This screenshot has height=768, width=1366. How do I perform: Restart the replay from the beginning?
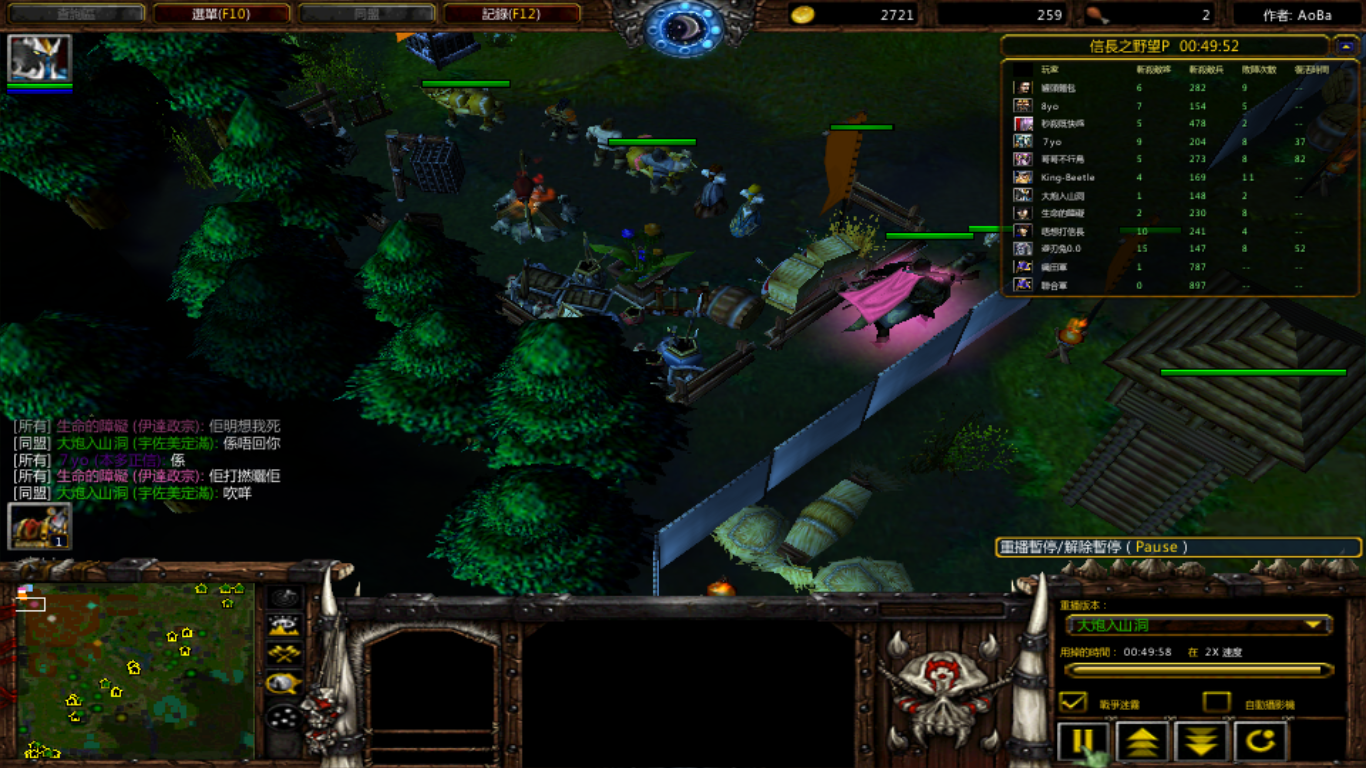click(x=1260, y=743)
